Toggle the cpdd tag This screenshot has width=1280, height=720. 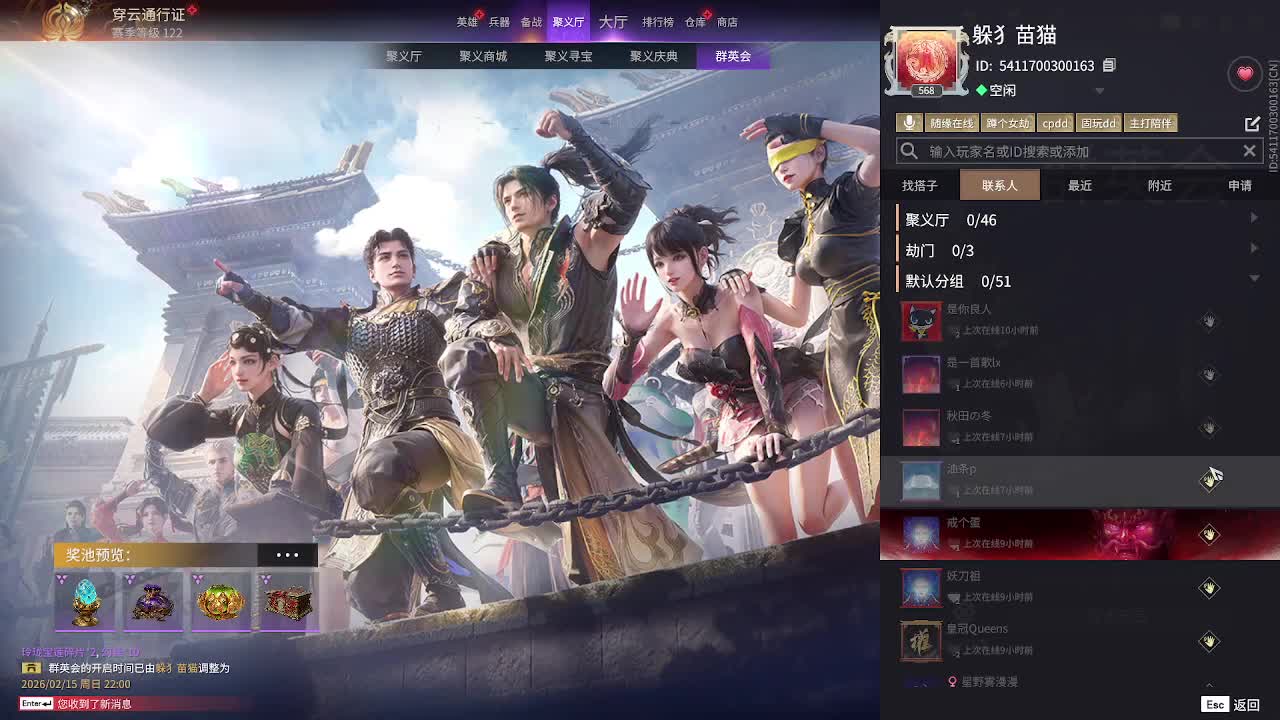tap(1056, 123)
